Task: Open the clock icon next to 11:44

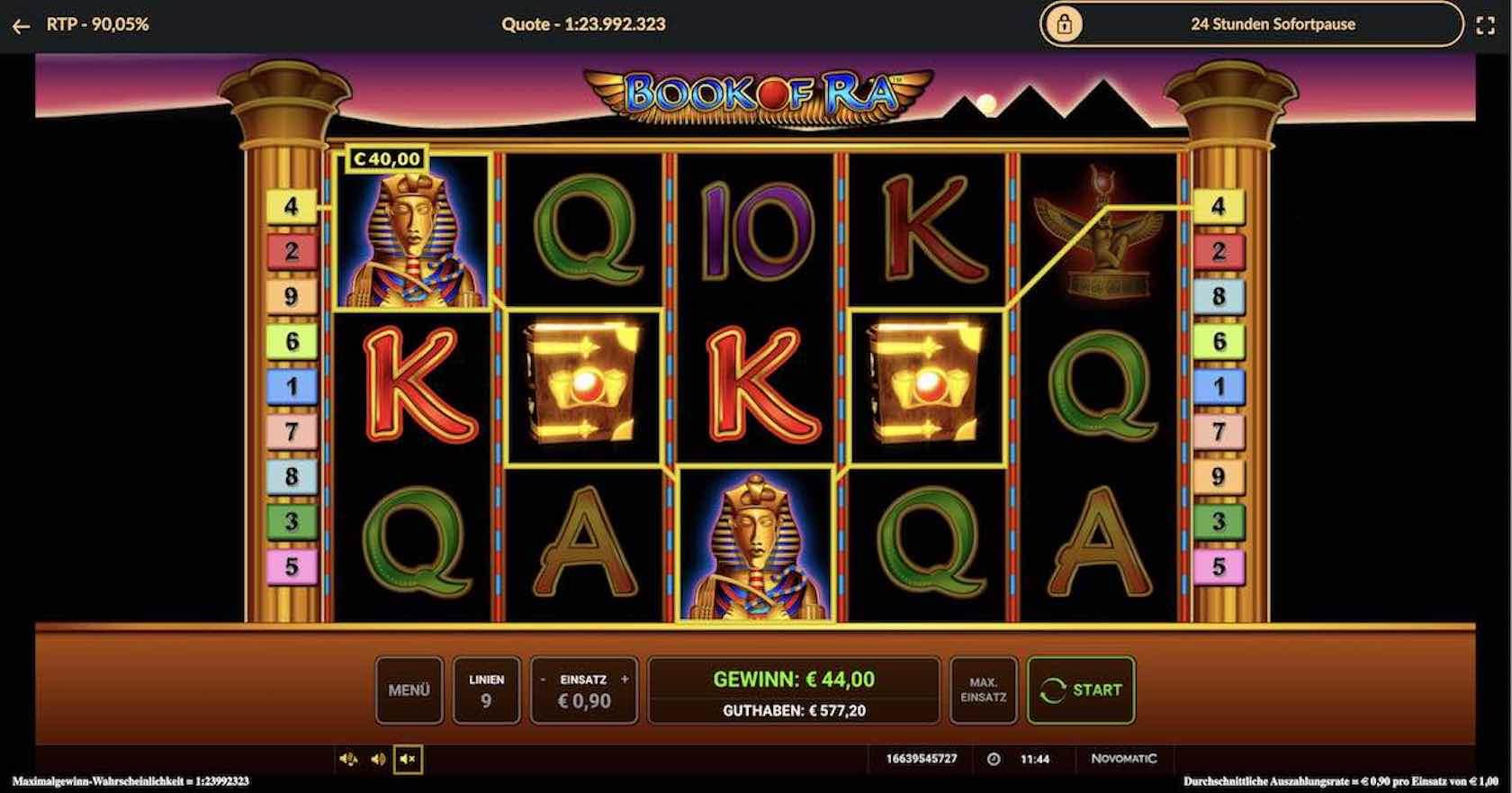Action: click(993, 759)
